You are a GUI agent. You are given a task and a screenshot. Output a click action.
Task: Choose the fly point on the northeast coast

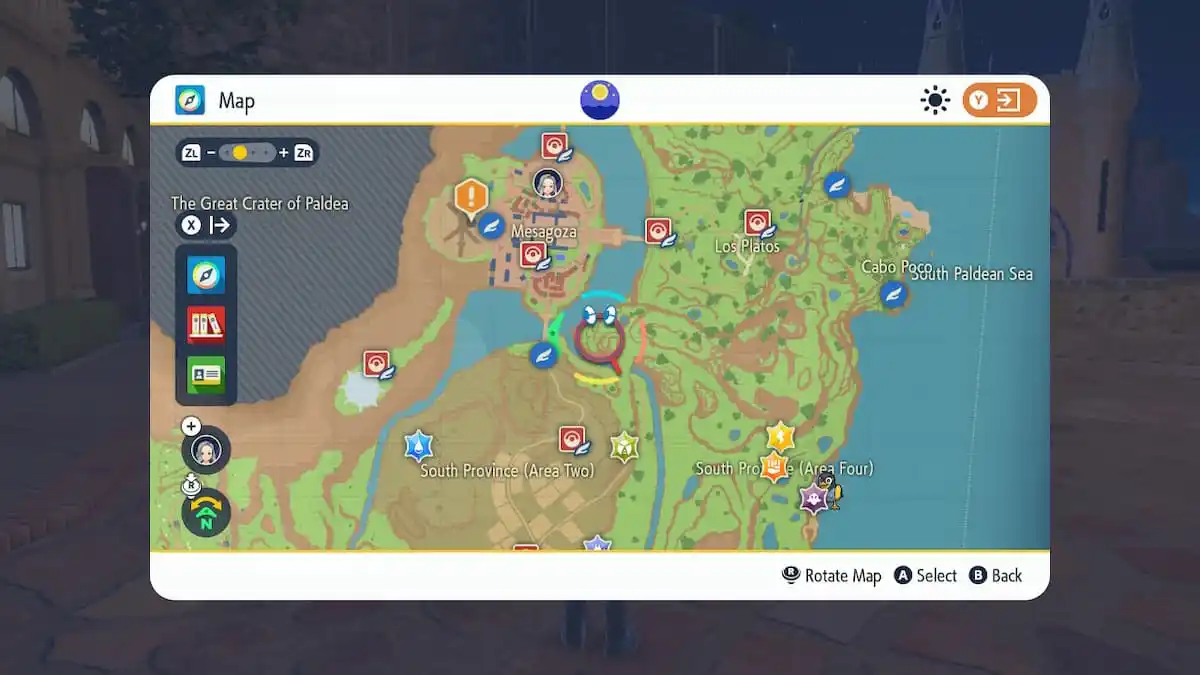[x=837, y=184]
